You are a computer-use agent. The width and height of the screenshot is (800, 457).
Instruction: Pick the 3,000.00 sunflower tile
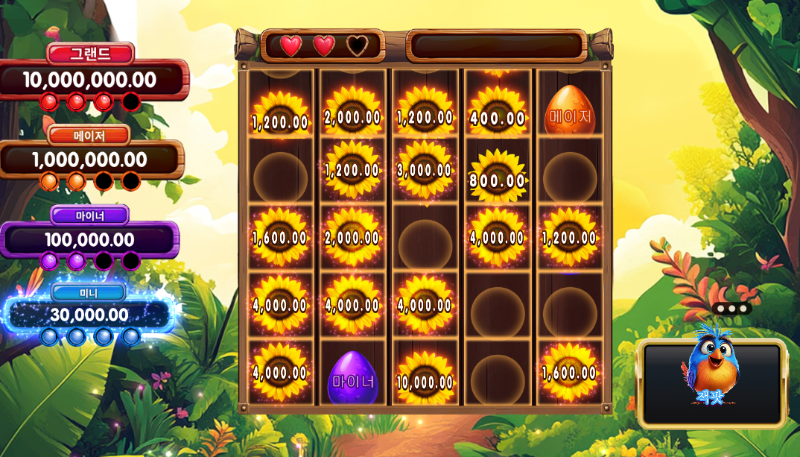(426, 168)
